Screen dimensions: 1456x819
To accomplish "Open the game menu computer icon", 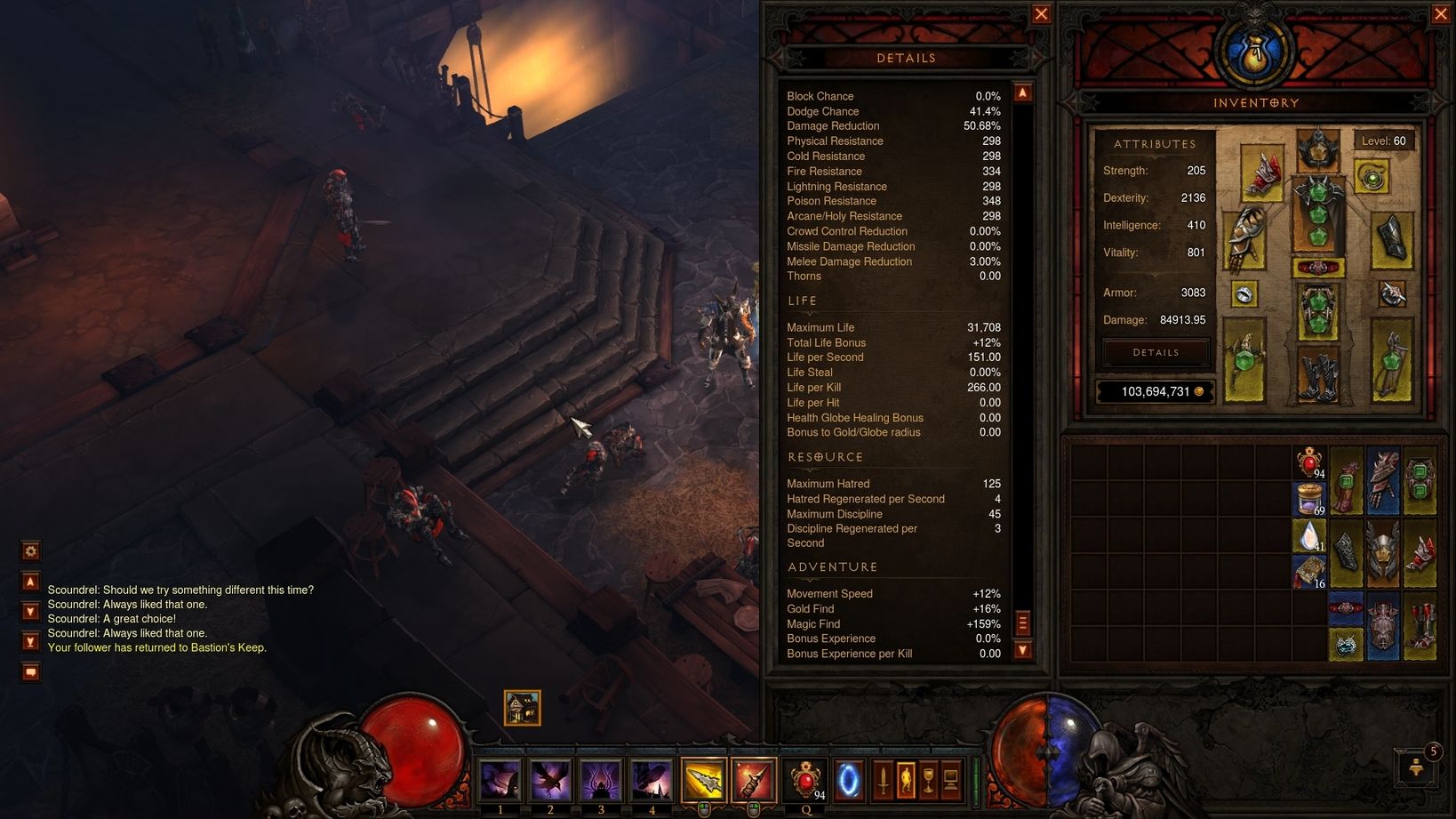I will [x=950, y=780].
